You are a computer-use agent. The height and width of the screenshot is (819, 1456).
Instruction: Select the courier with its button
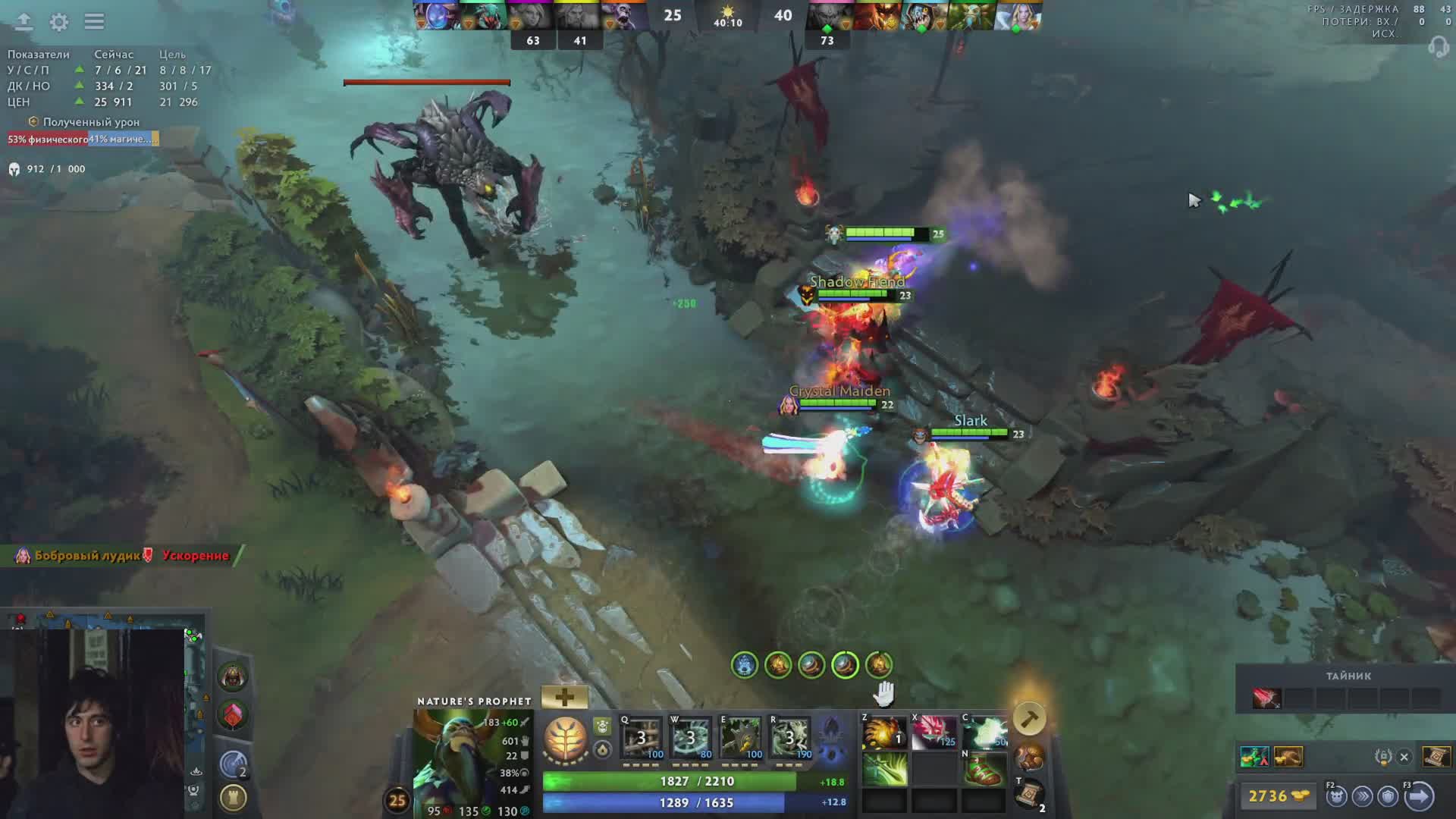[x=1336, y=796]
